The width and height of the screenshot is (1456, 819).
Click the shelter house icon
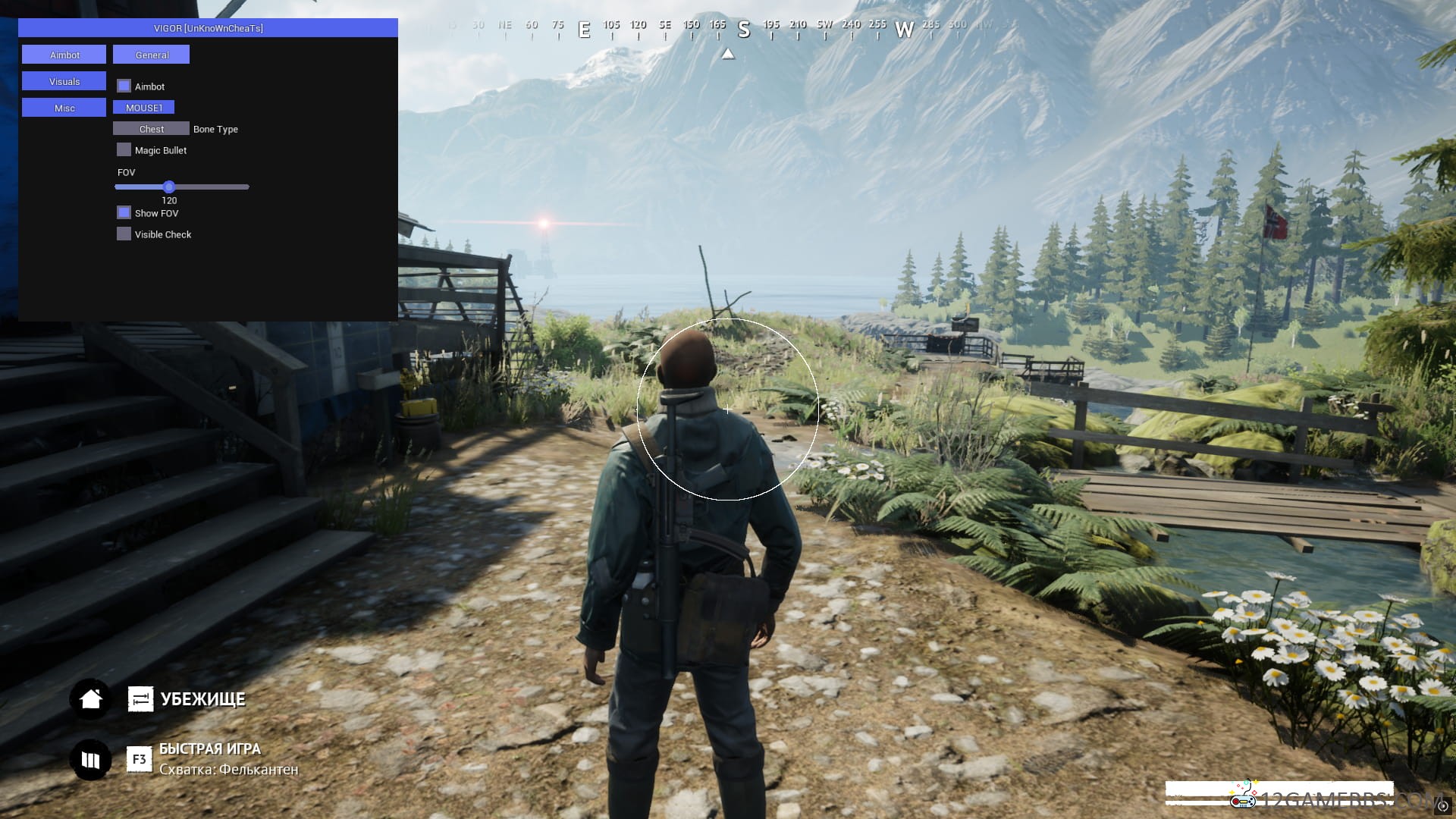coord(91,698)
